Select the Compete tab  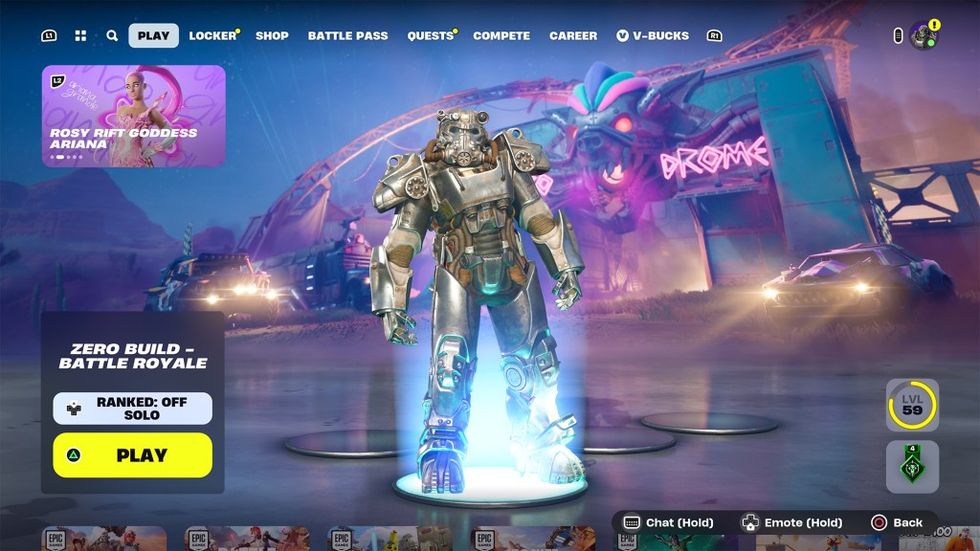click(x=501, y=36)
